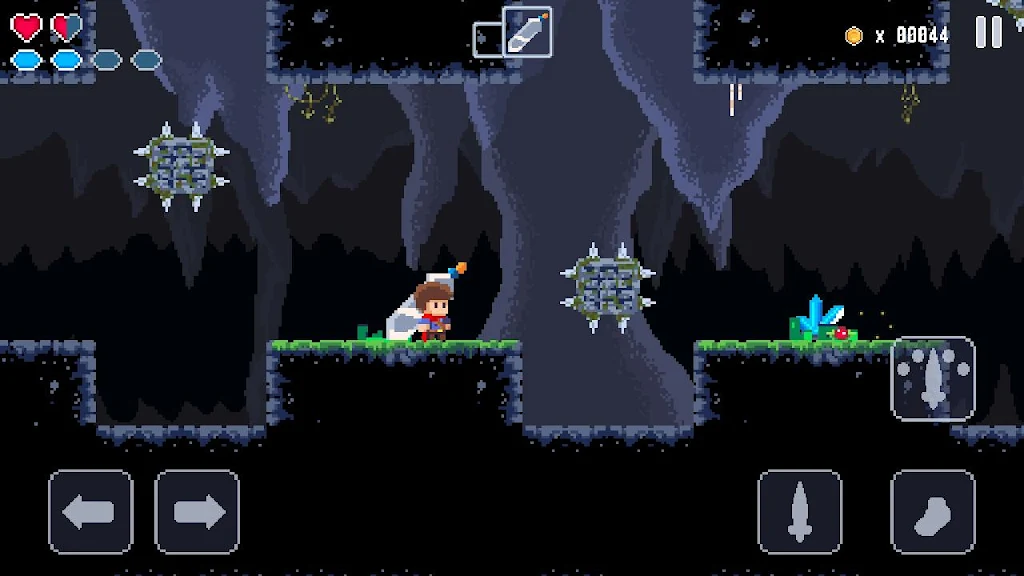The height and width of the screenshot is (576, 1024).
Task: Pause the game
Action: coord(988,33)
